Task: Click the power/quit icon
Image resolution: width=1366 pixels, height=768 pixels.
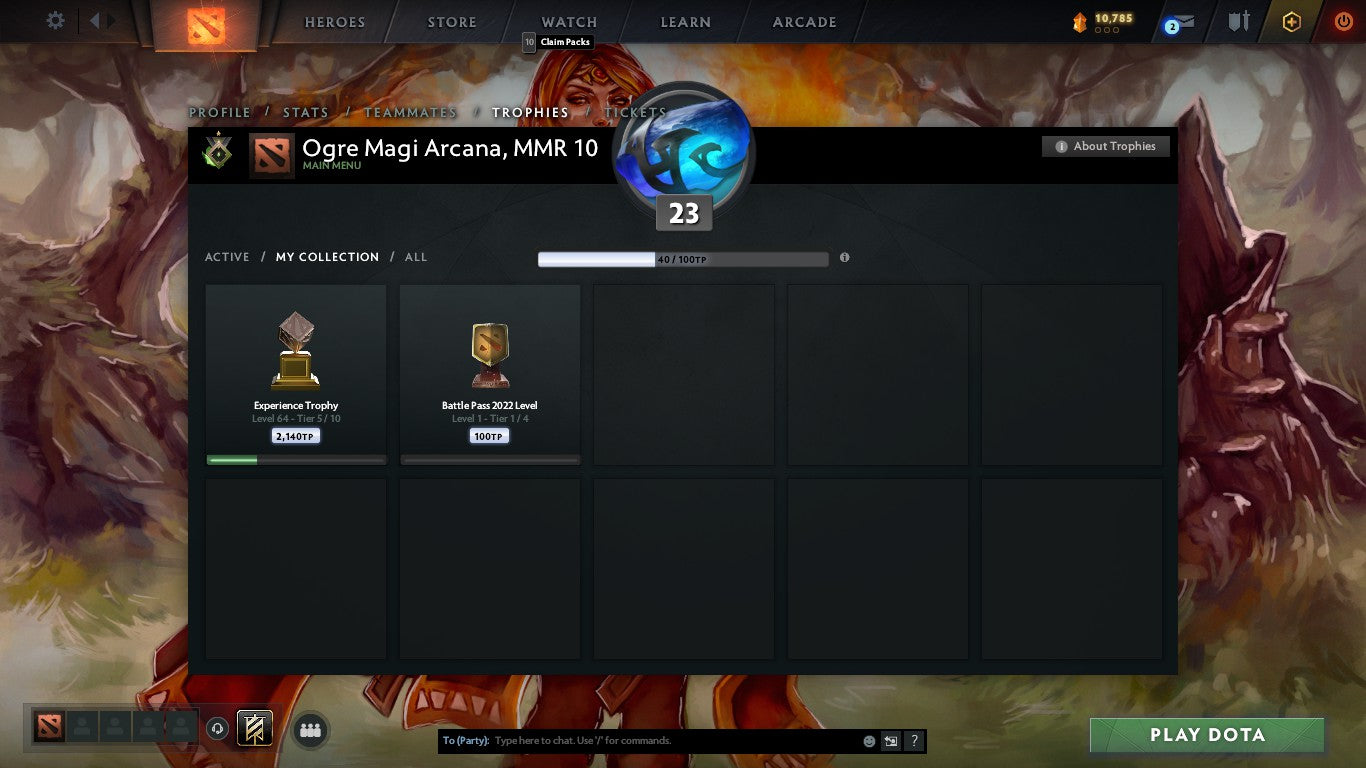Action: point(1343,20)
